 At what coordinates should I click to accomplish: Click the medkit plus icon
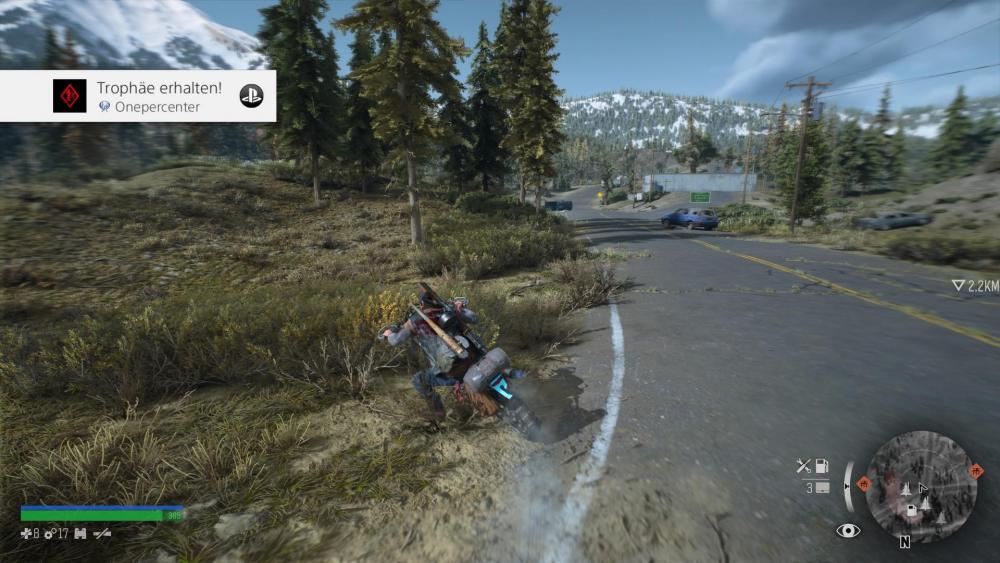click(26, 534)
